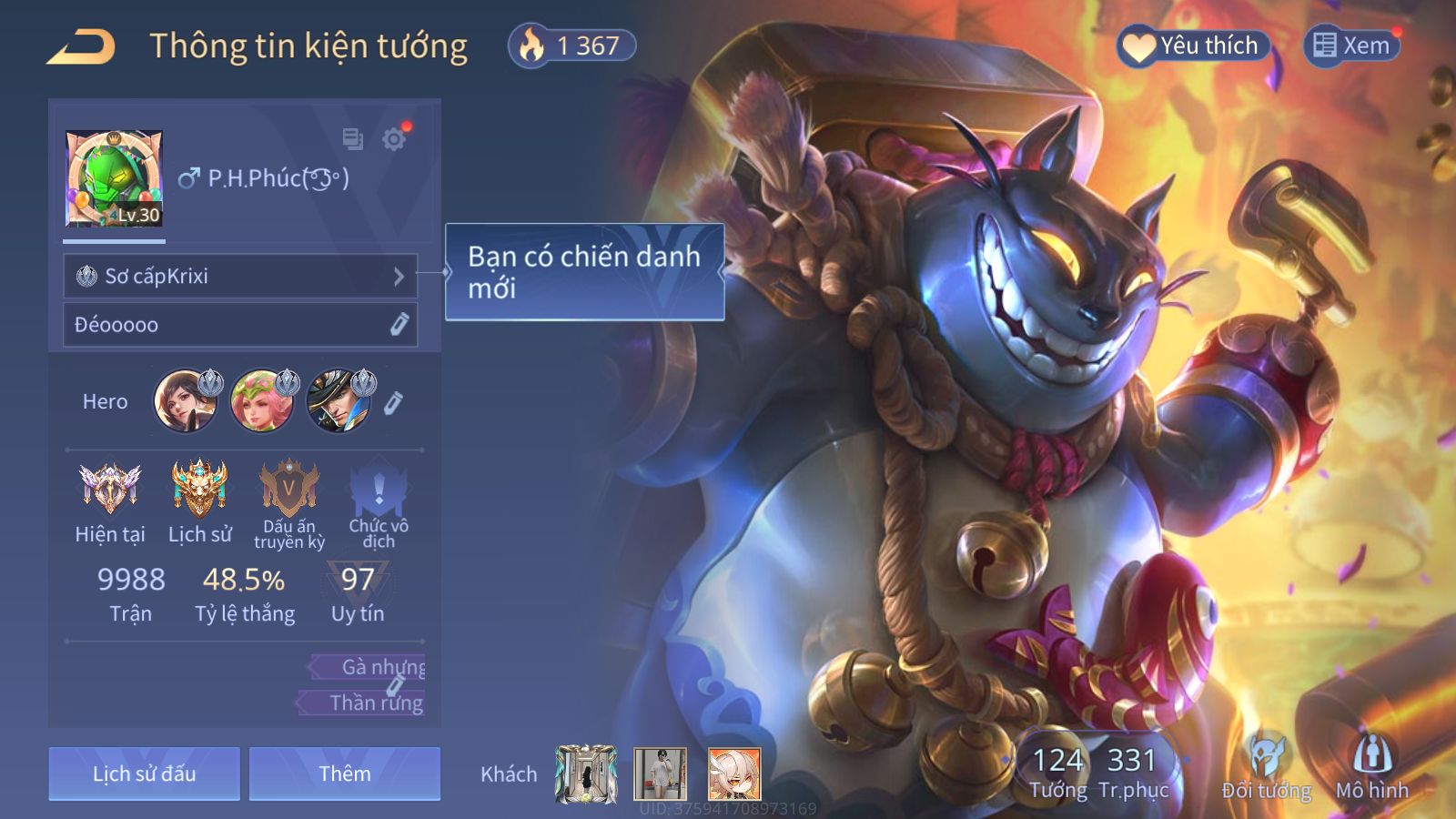Open the Xem view button
This screenshot has width=1456, height=819.
click(1351, 45)
